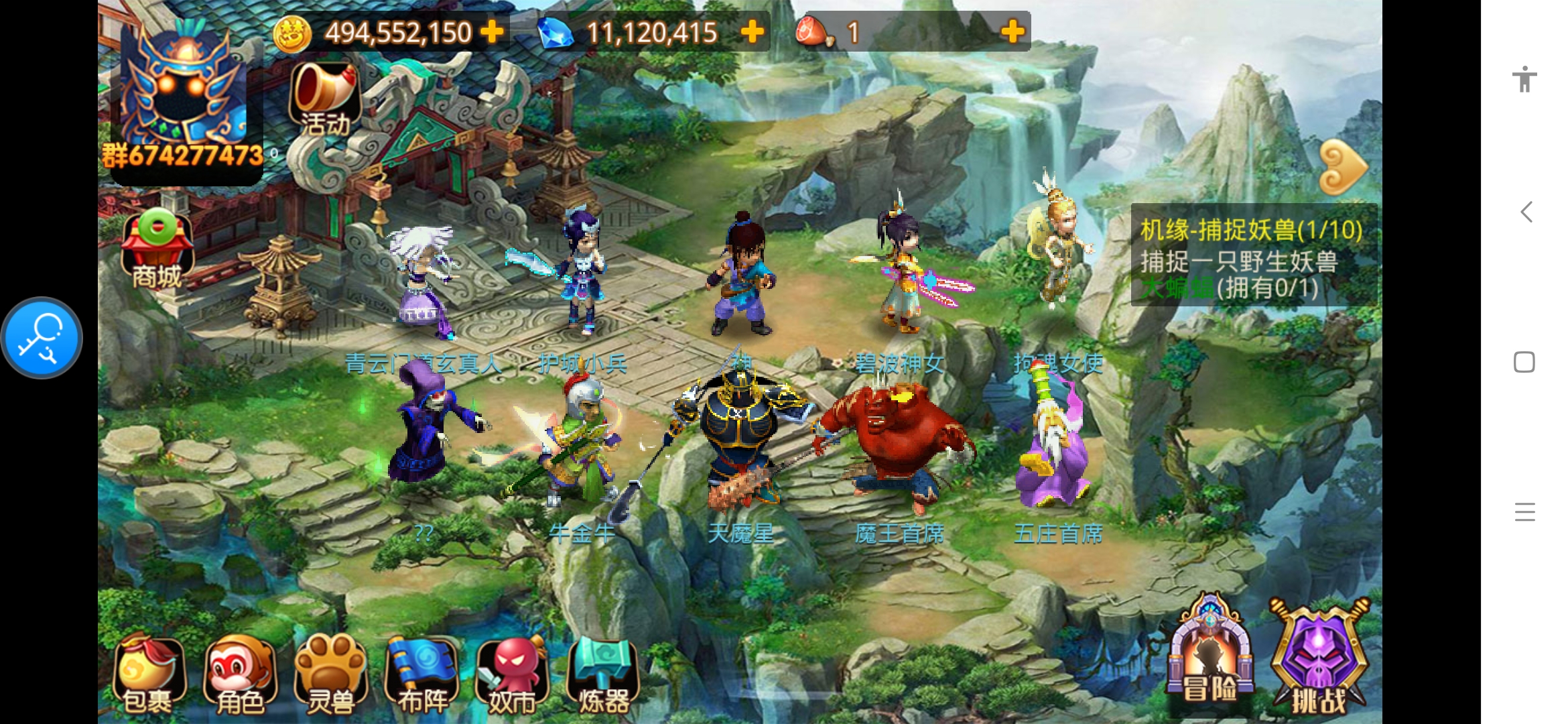
Task: Add gold coins with the plus button
Action: tap(493, 32)
